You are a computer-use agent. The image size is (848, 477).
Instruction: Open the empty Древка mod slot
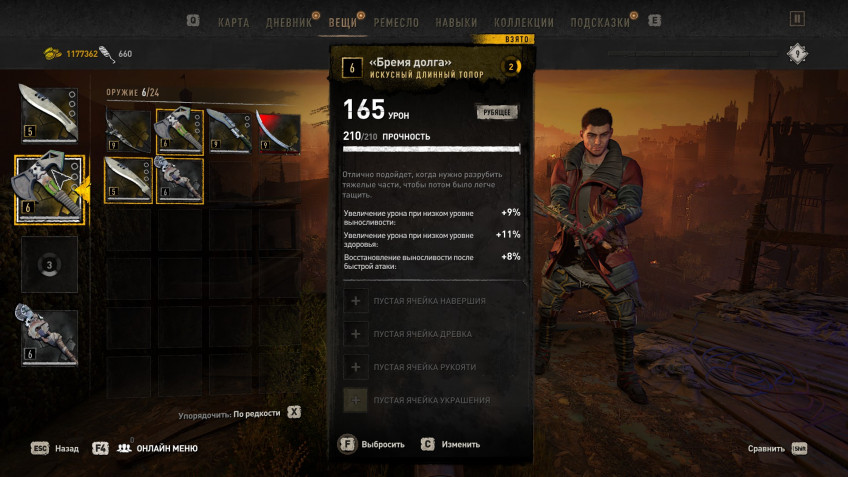coord(431,334)
